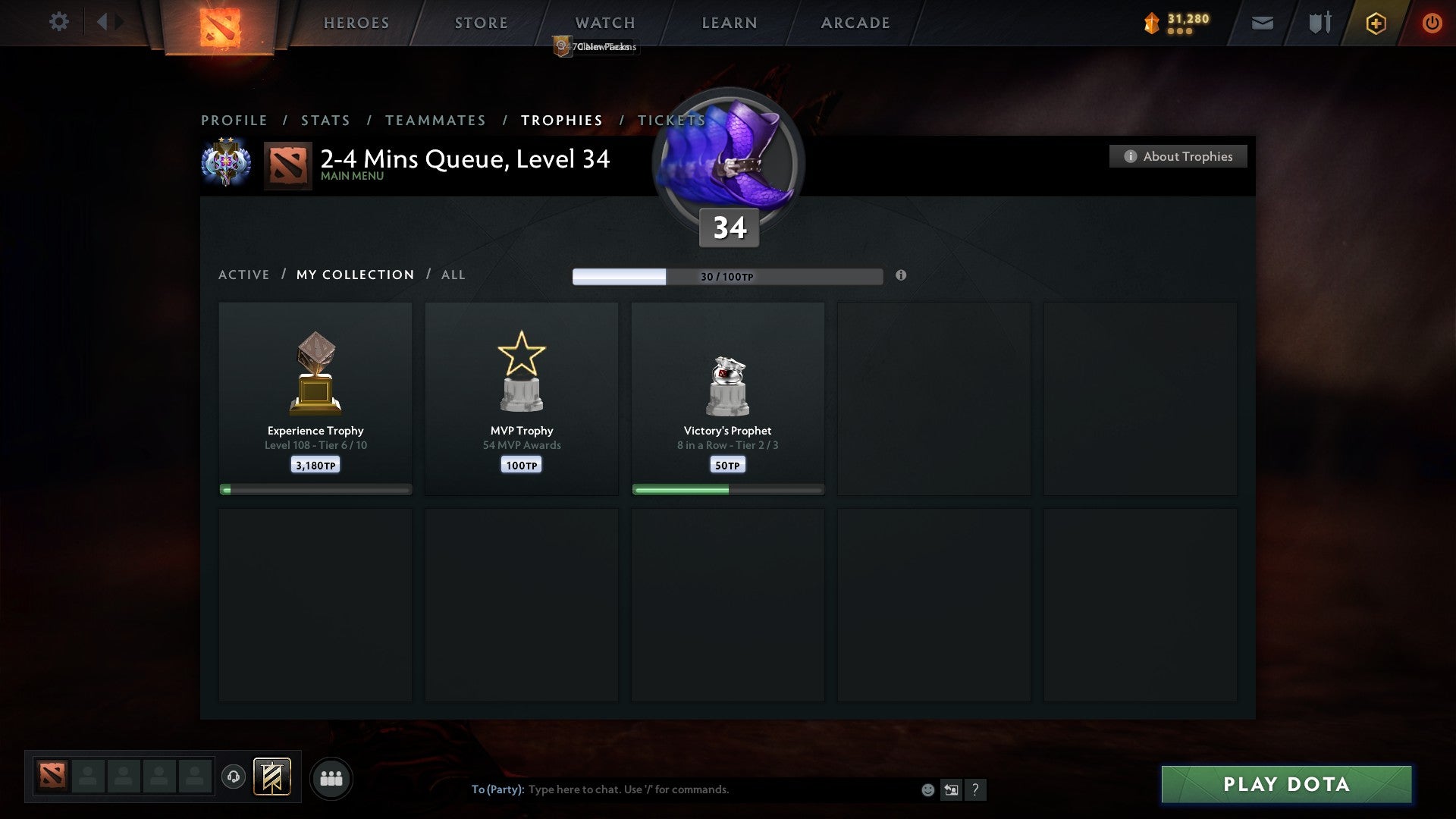Click the About Trophies button

(x=1178, y=156)
